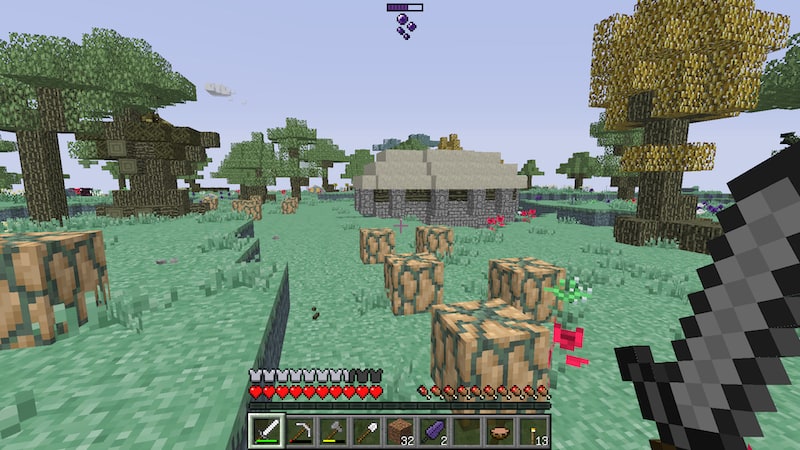800x450 pixels.
Task: Select the stack of 32 wood blocks
Action: [400, 432]
